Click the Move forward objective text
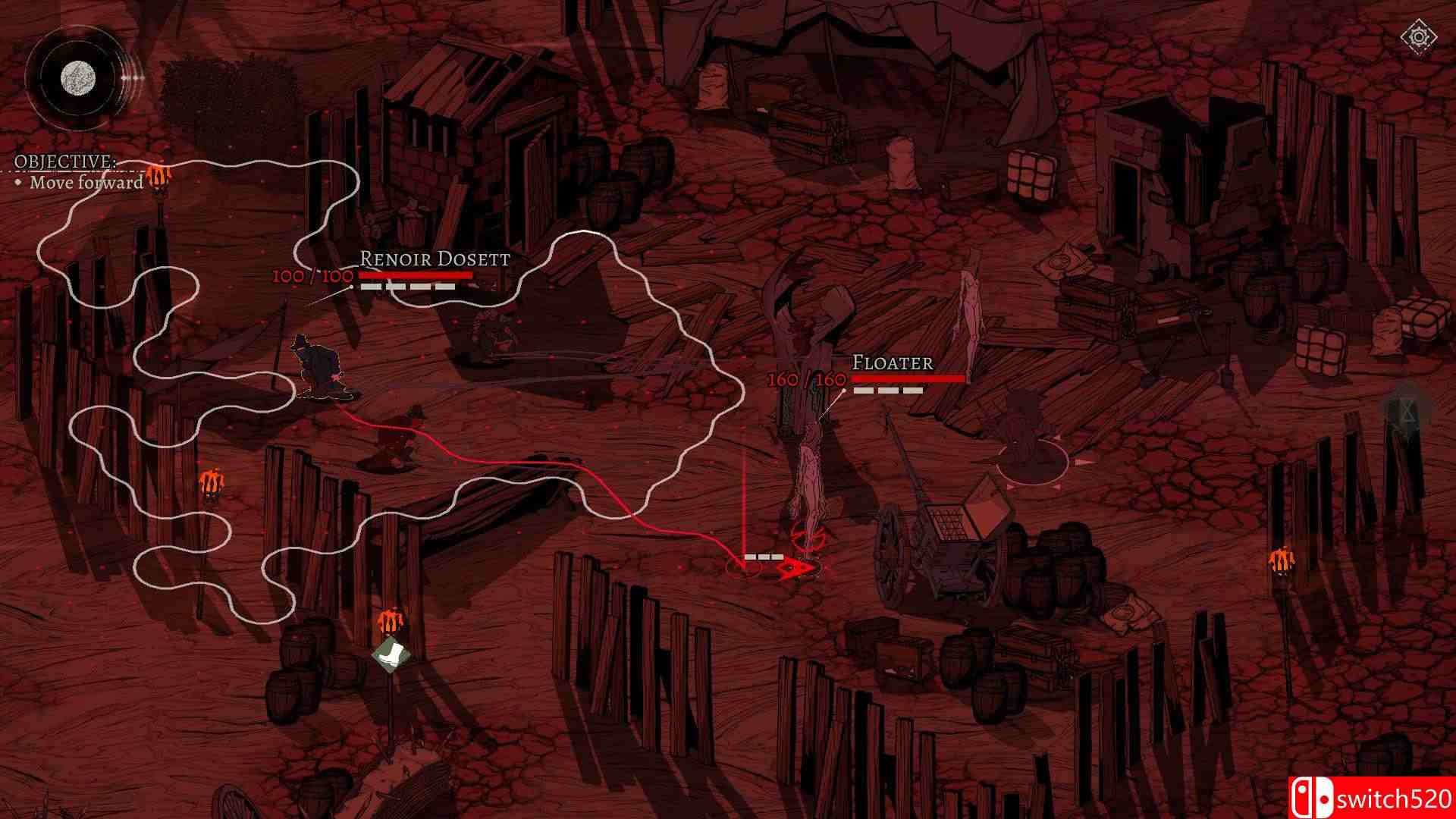Viewport: 1456px width, 819px height. click(88, 183)
